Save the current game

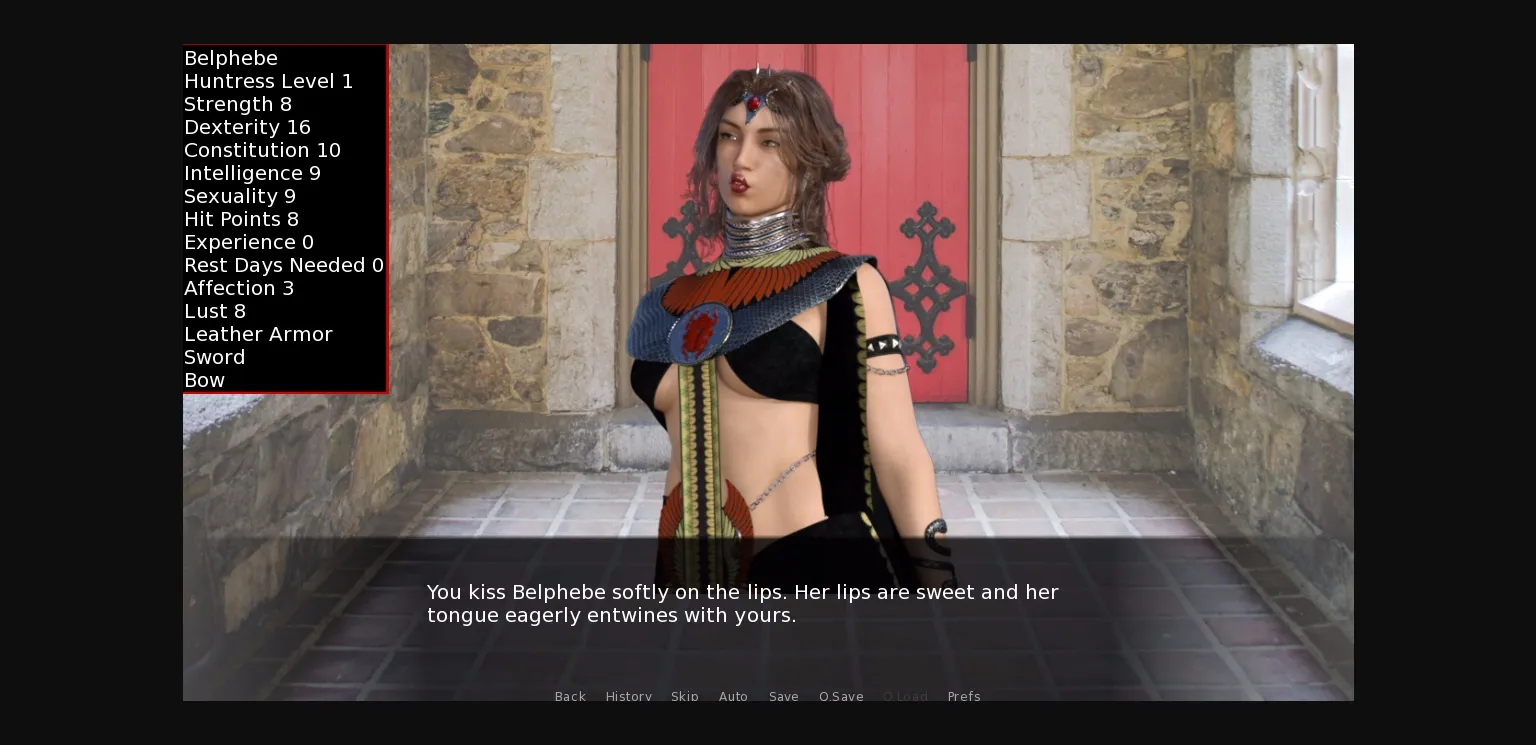(783, 696)
